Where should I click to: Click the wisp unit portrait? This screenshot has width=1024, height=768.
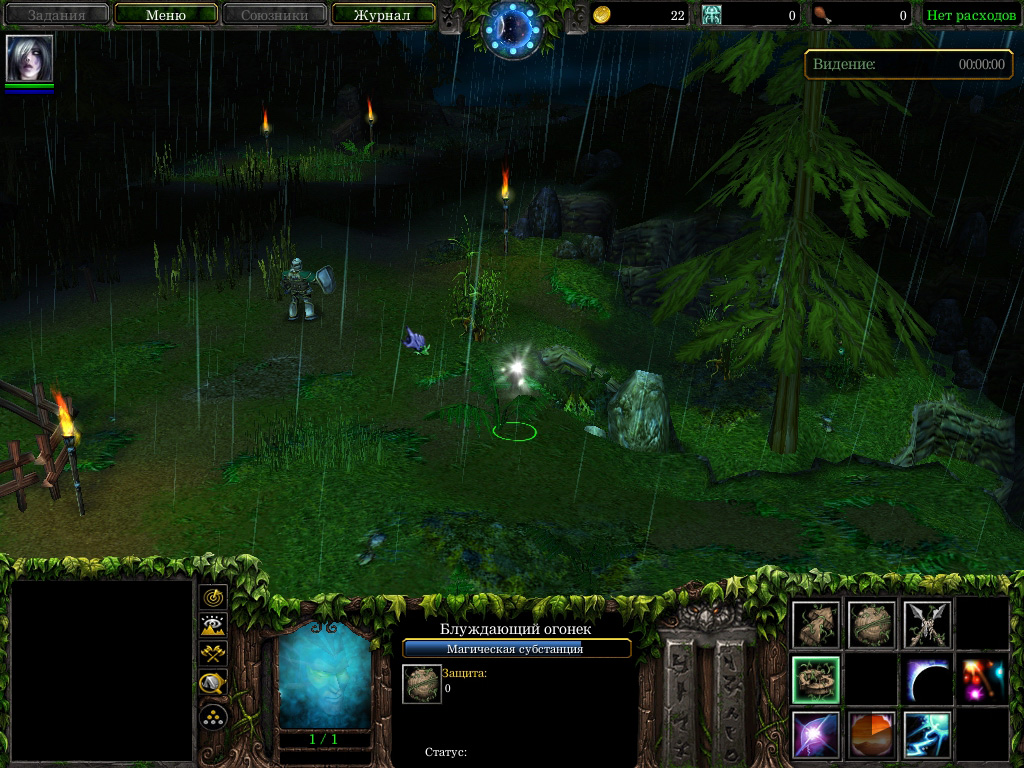325,677
